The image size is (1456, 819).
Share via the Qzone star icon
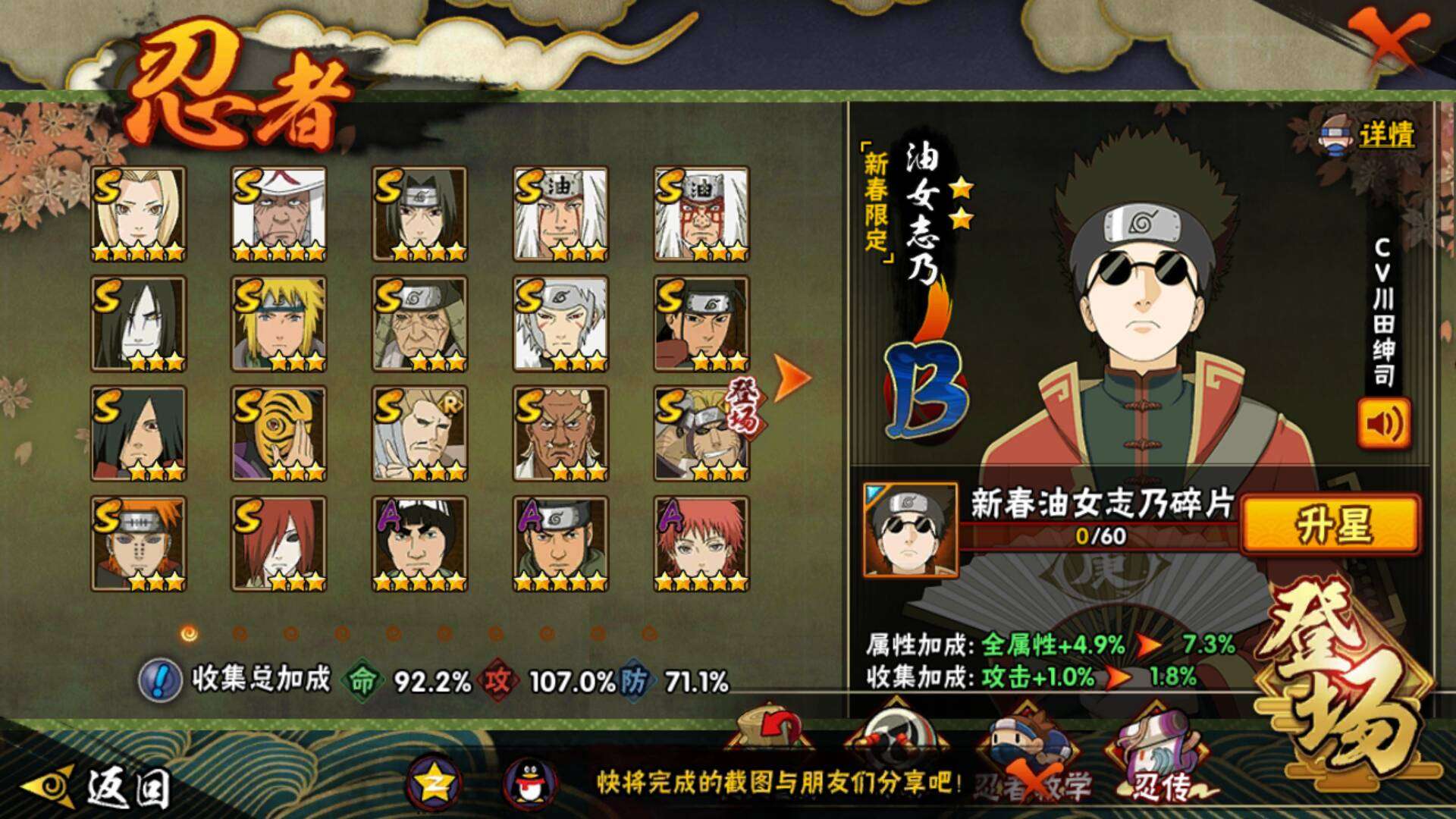(433, 784)
